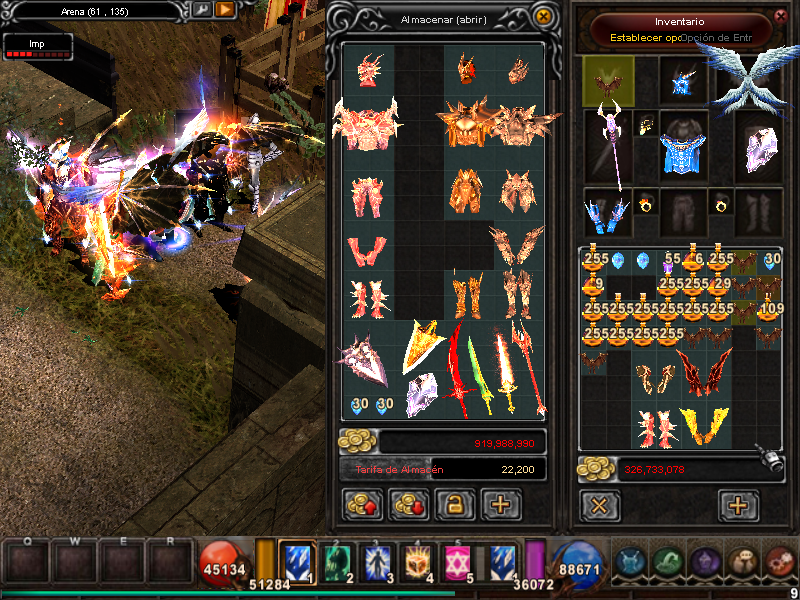The width and height of the screenshot is (800, 600).
Task: Select the imp pet slot highlighted in yellow
Action: pos(608,81)
